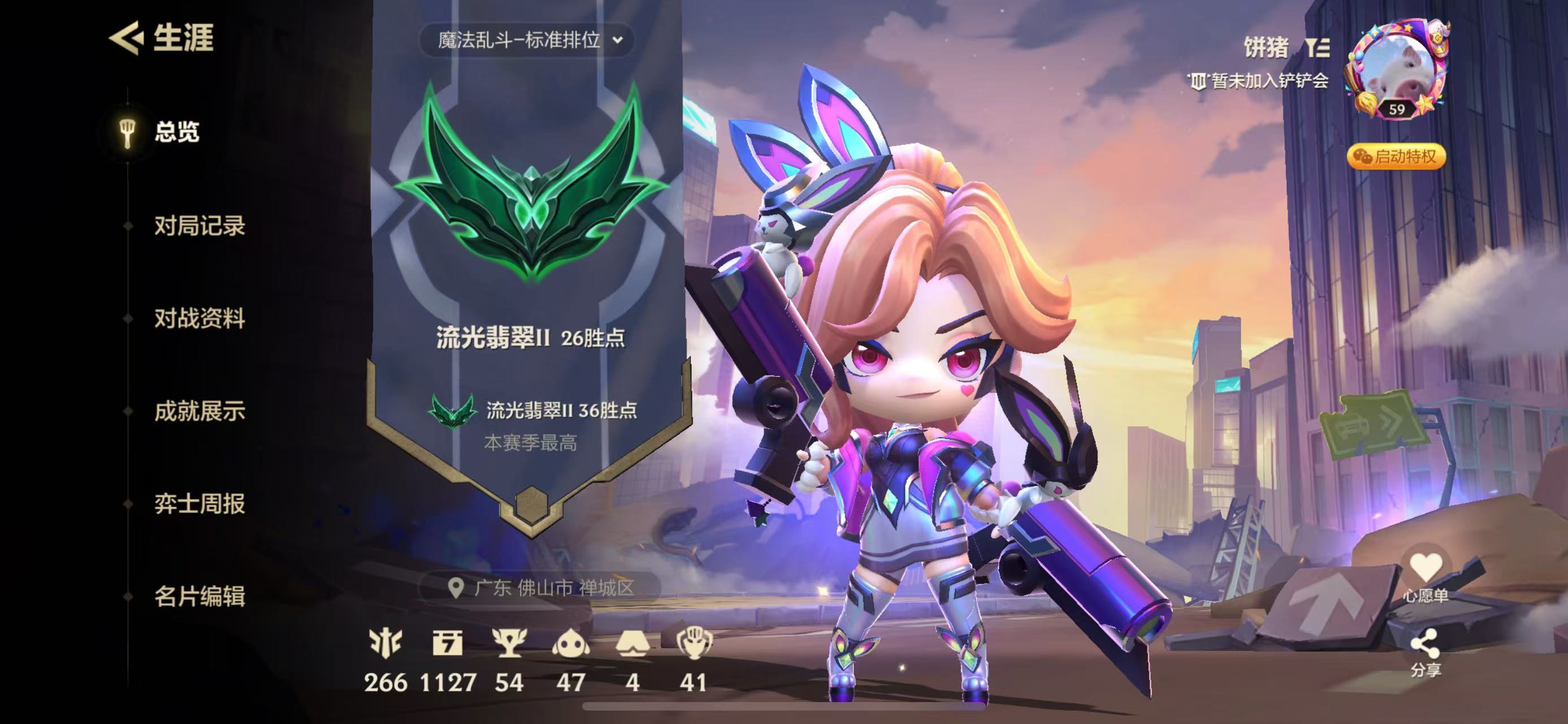
Task: Go back using the 生涯 arrow
Action: tap(127, 38)
